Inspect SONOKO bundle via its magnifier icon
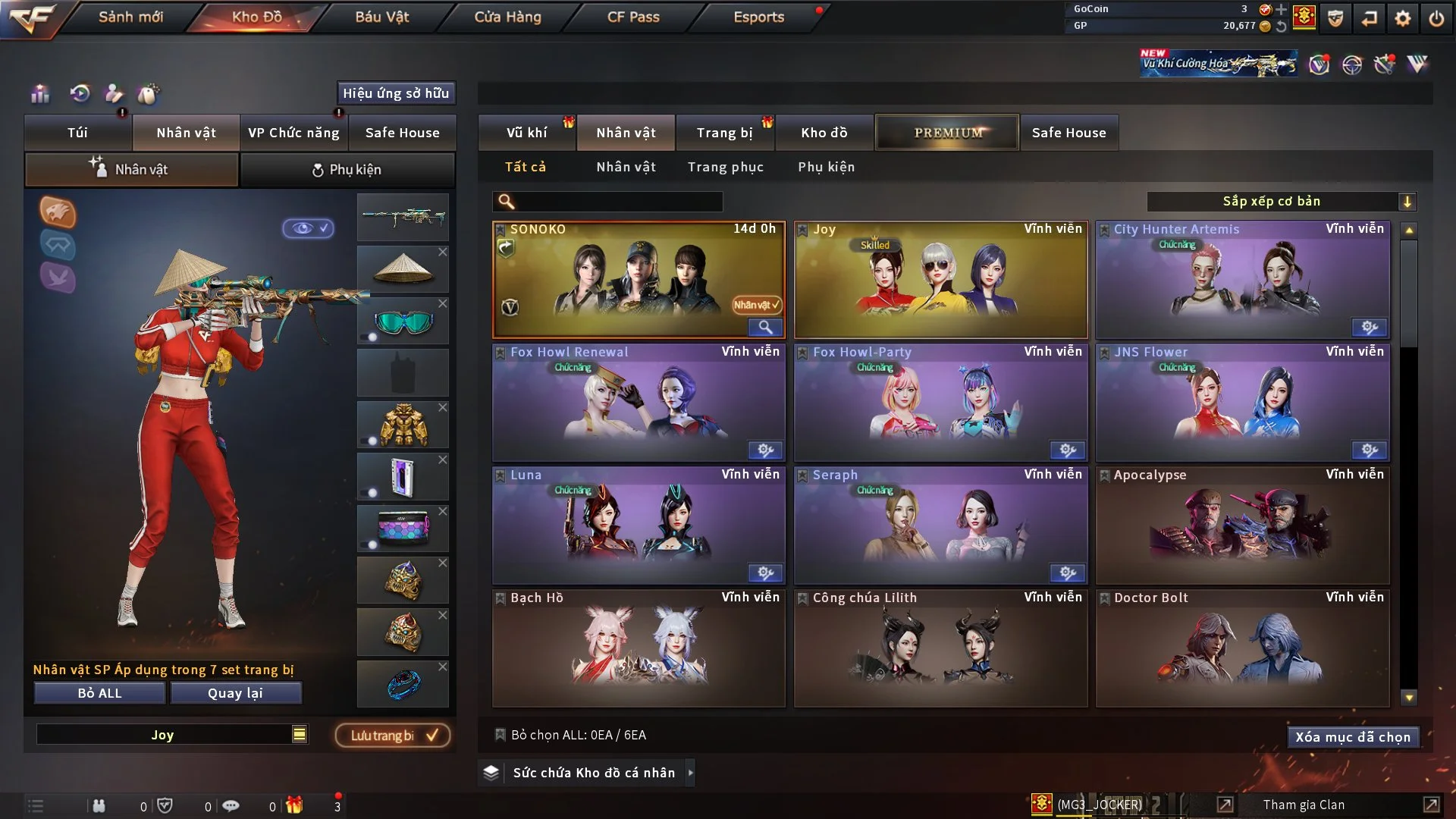Screen dimensions: 1456x819 click(x=765, y=327)
